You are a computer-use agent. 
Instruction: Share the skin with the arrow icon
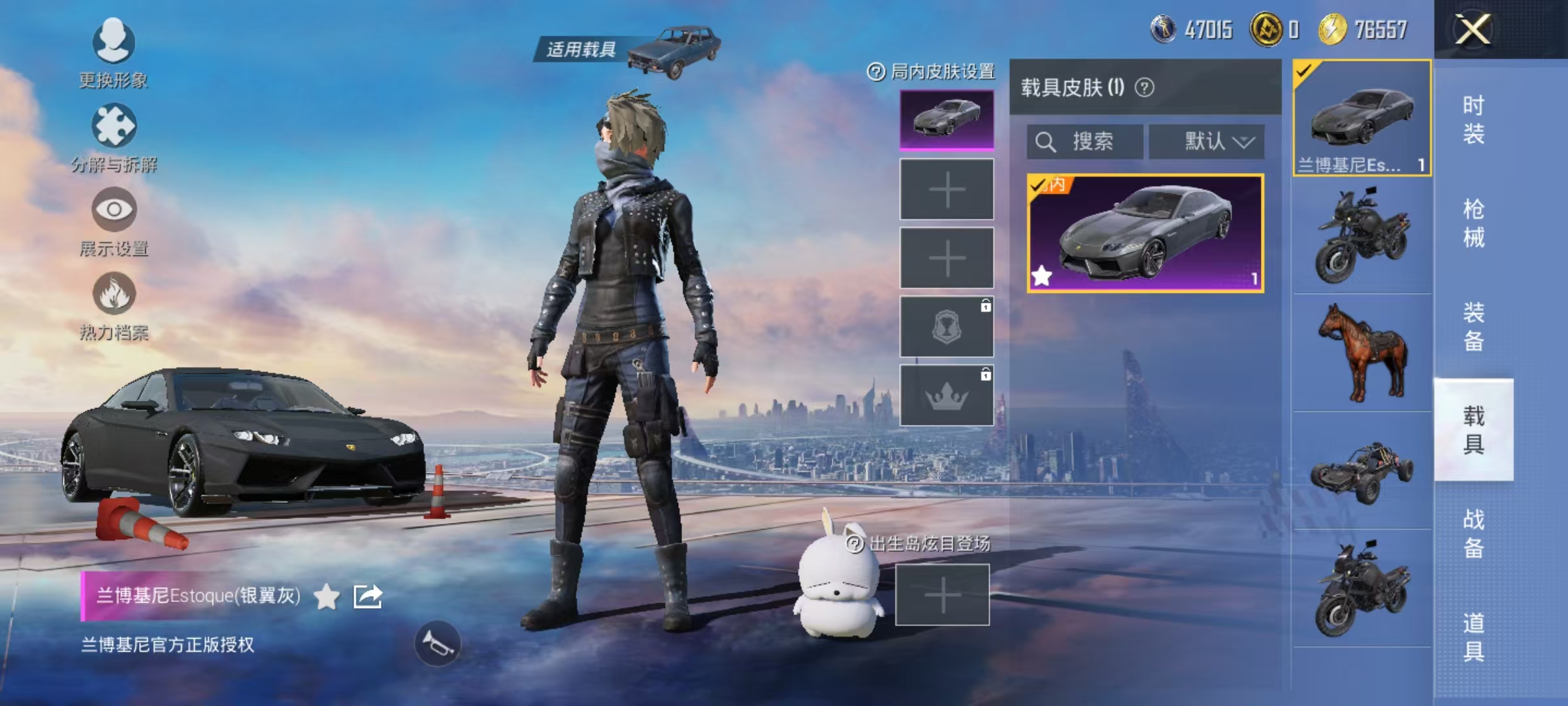[x=368, y=596]
